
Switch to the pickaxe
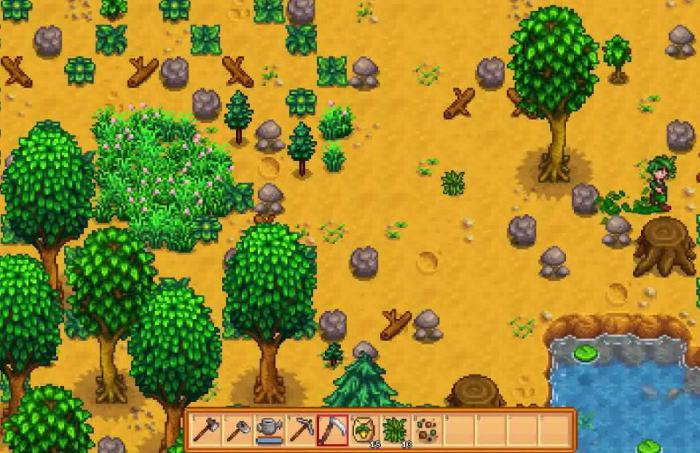[x=300, y=429]
